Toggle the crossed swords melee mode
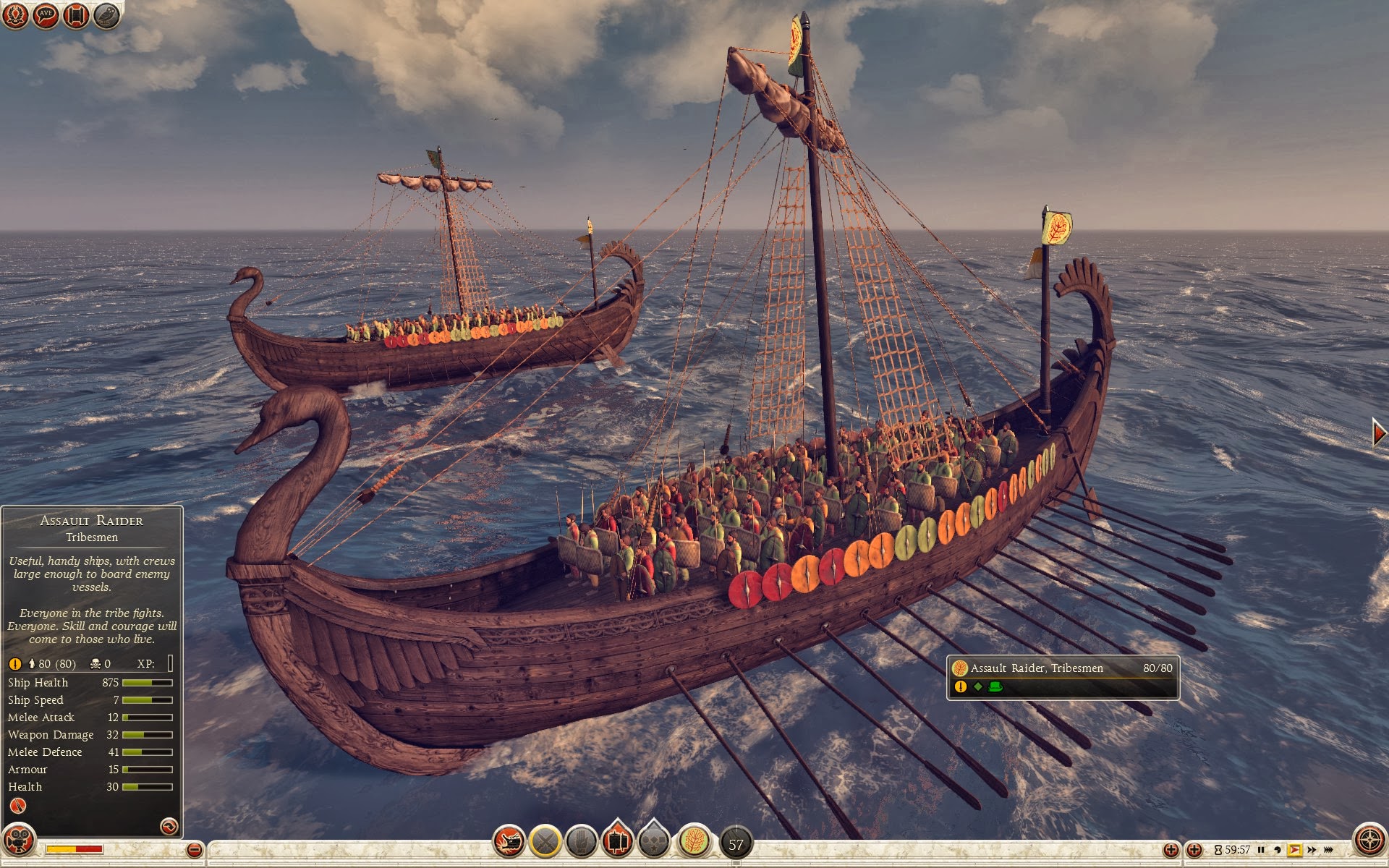 [545, 841]
